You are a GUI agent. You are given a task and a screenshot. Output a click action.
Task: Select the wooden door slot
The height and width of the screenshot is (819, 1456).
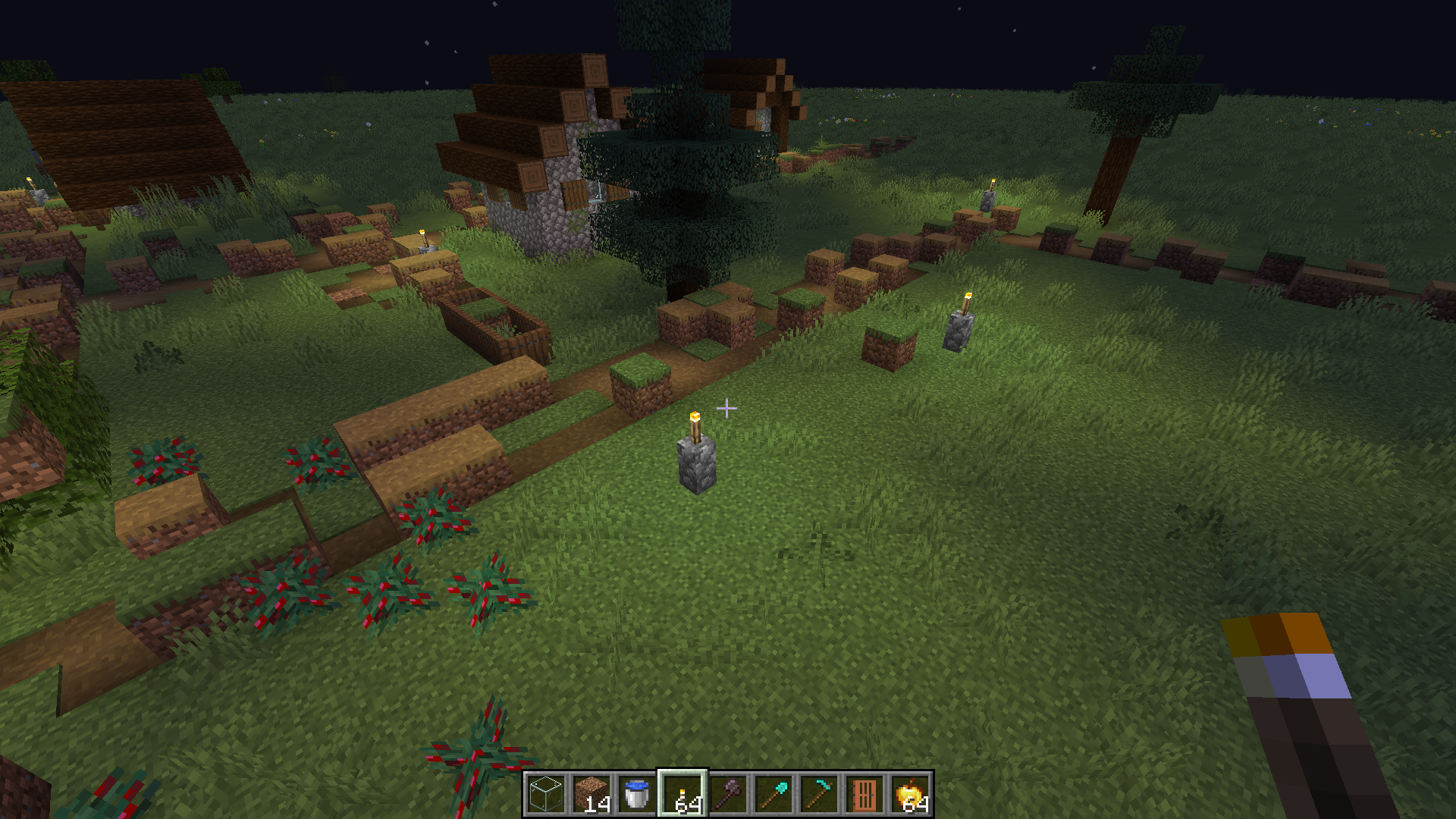[864, 794]
